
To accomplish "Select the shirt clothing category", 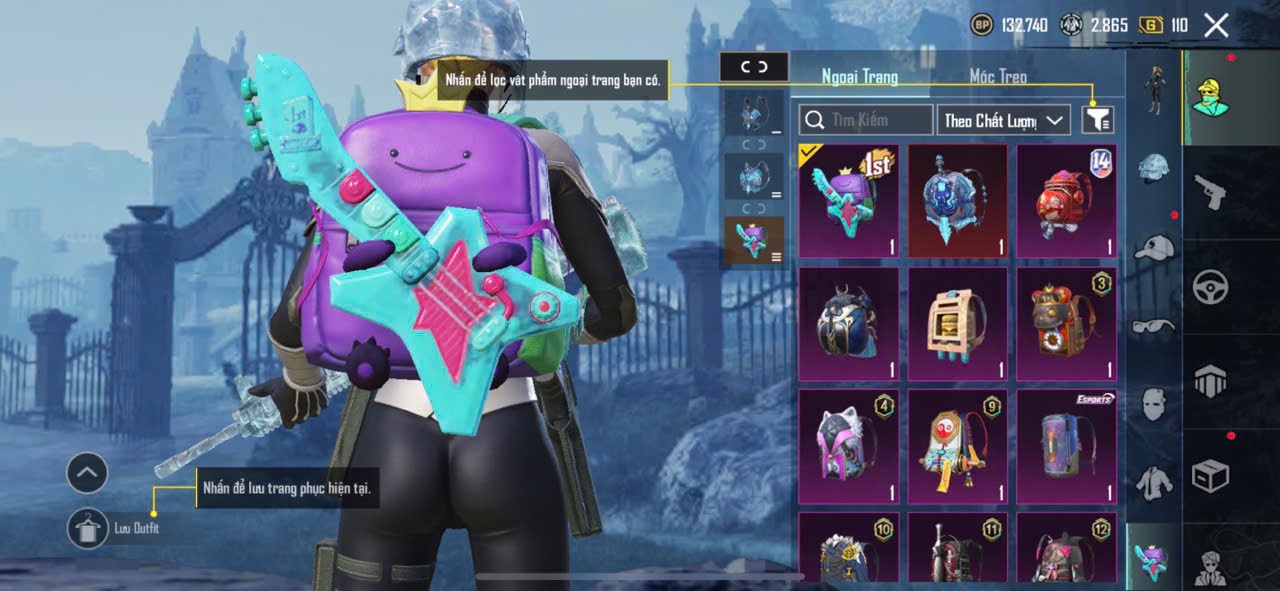I will click(x=1154, y=482).
